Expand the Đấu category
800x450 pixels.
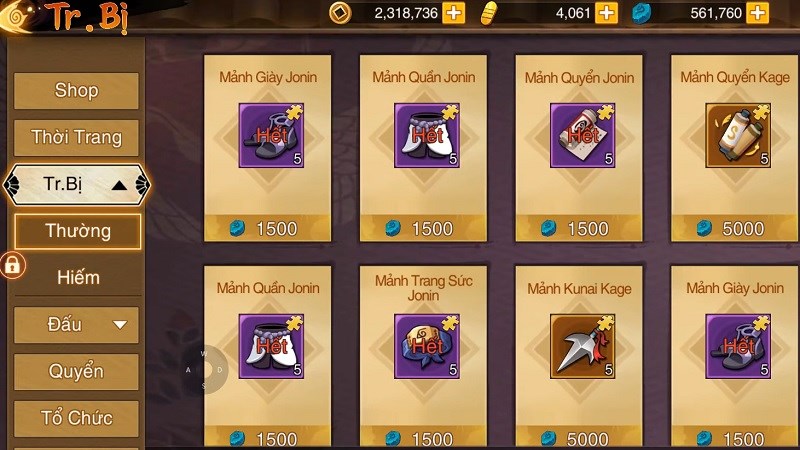click(x=76, y=325)
